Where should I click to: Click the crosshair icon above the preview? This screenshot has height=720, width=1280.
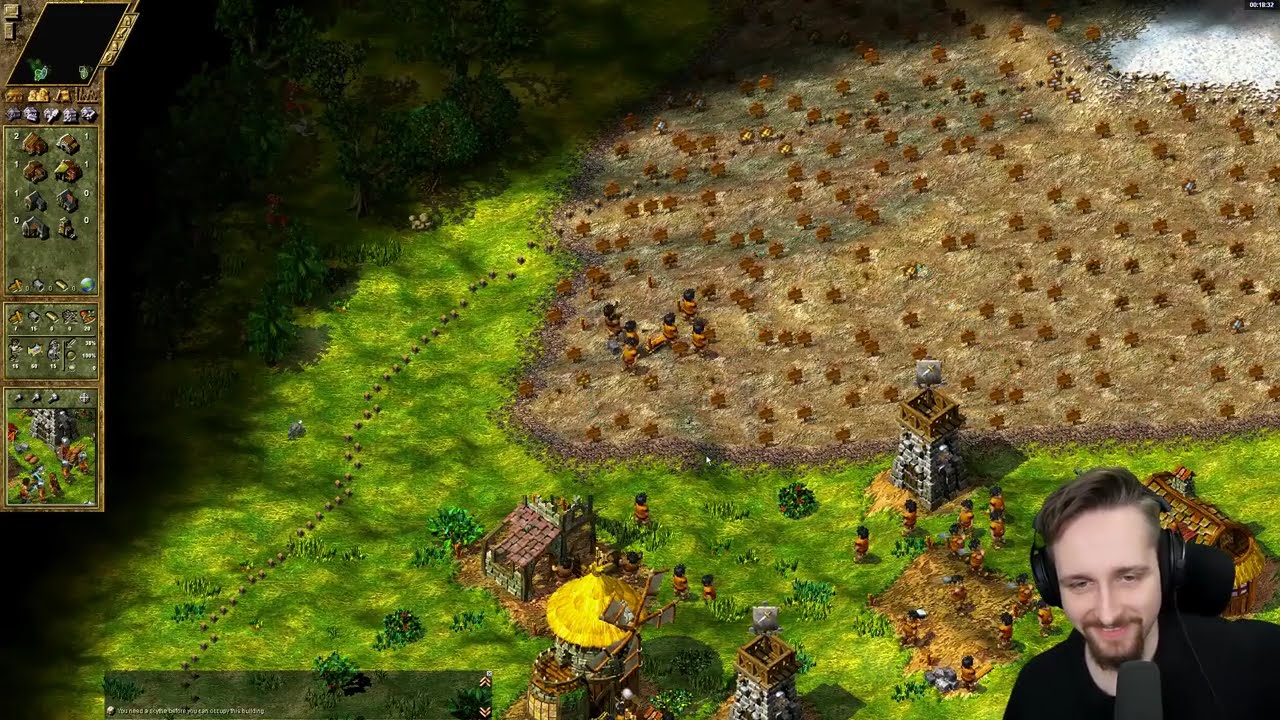click(85, 398)
